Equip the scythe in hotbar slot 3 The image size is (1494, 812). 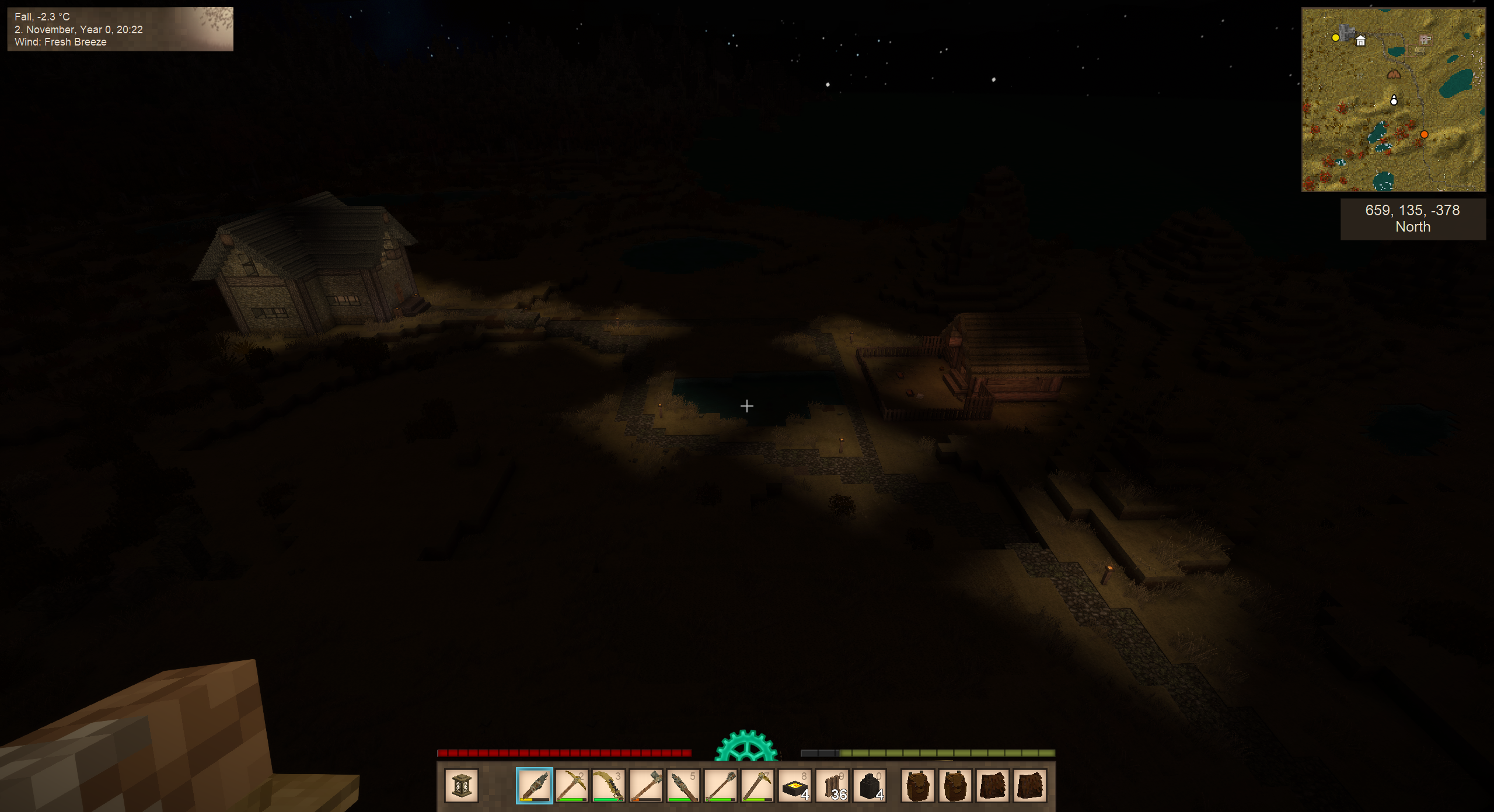[609, 785]
